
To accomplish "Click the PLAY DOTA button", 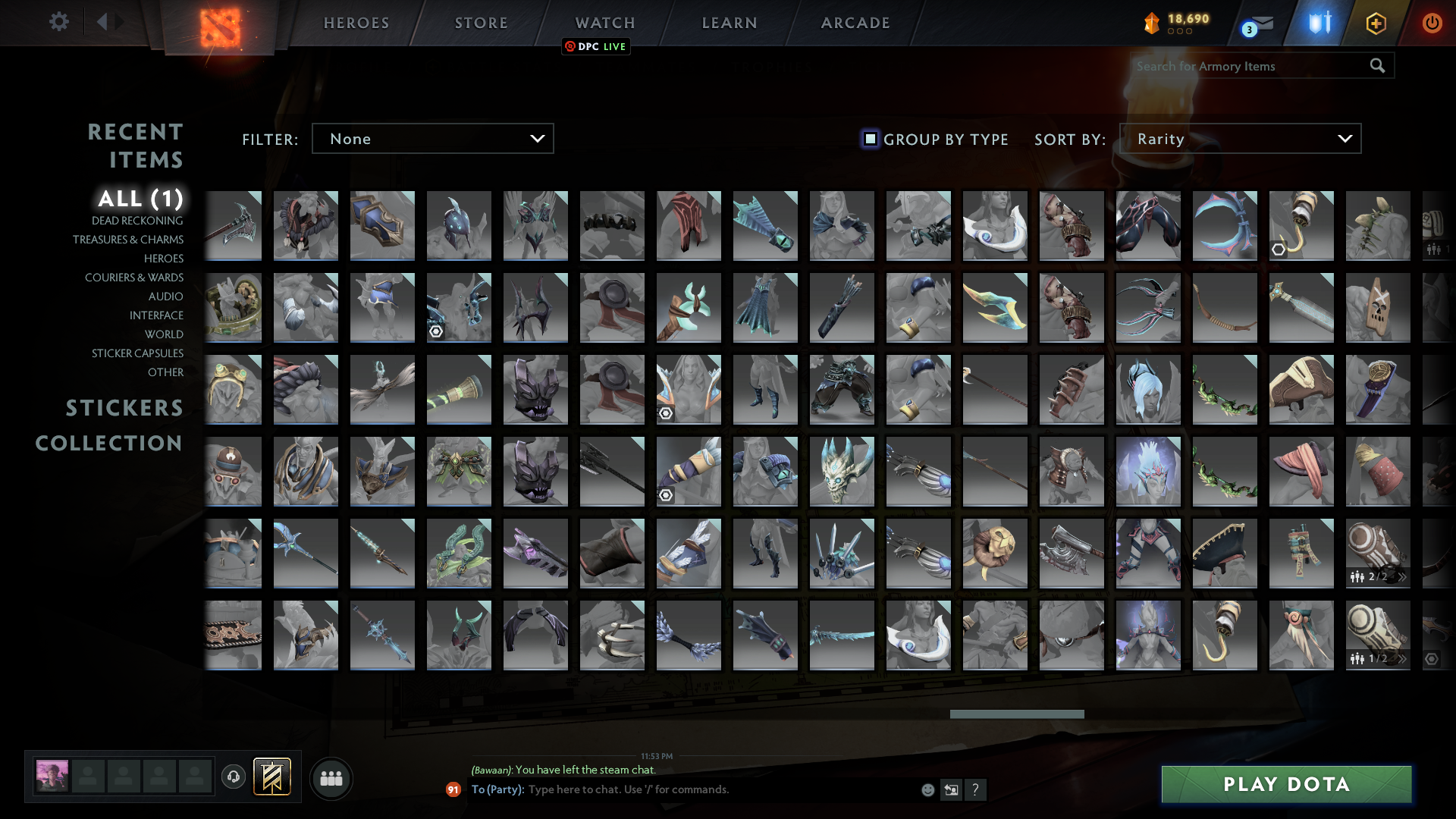I will 1287,784.
